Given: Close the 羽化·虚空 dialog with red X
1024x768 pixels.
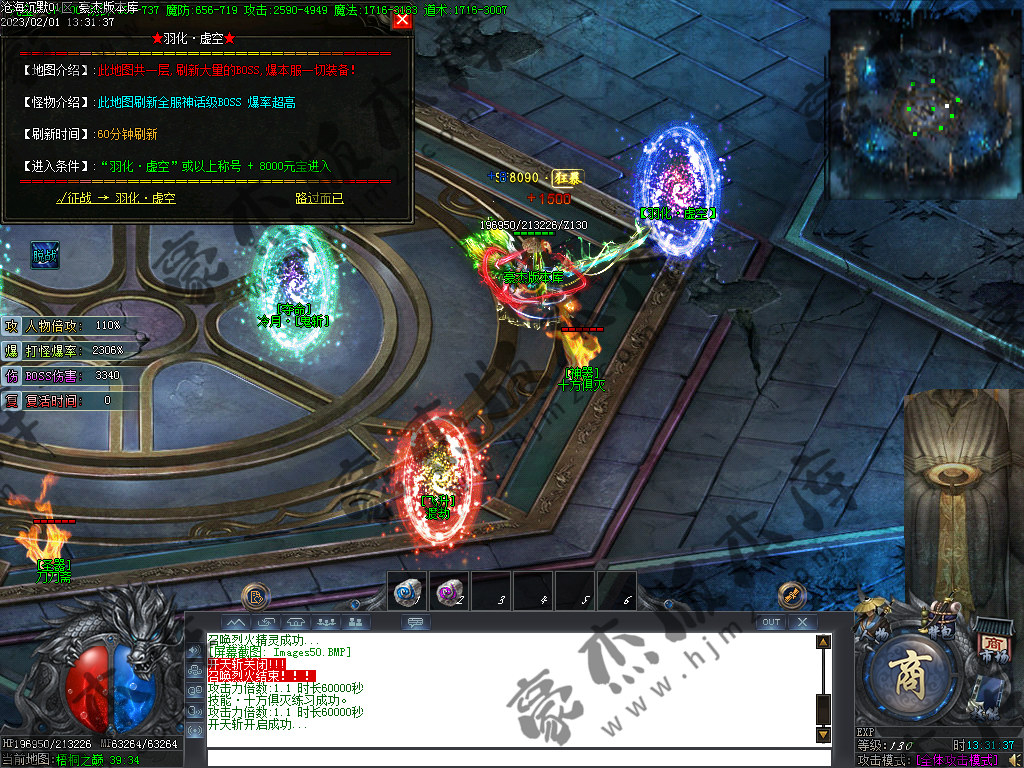Looking at the screenshot, I should [x=402, y=20].
